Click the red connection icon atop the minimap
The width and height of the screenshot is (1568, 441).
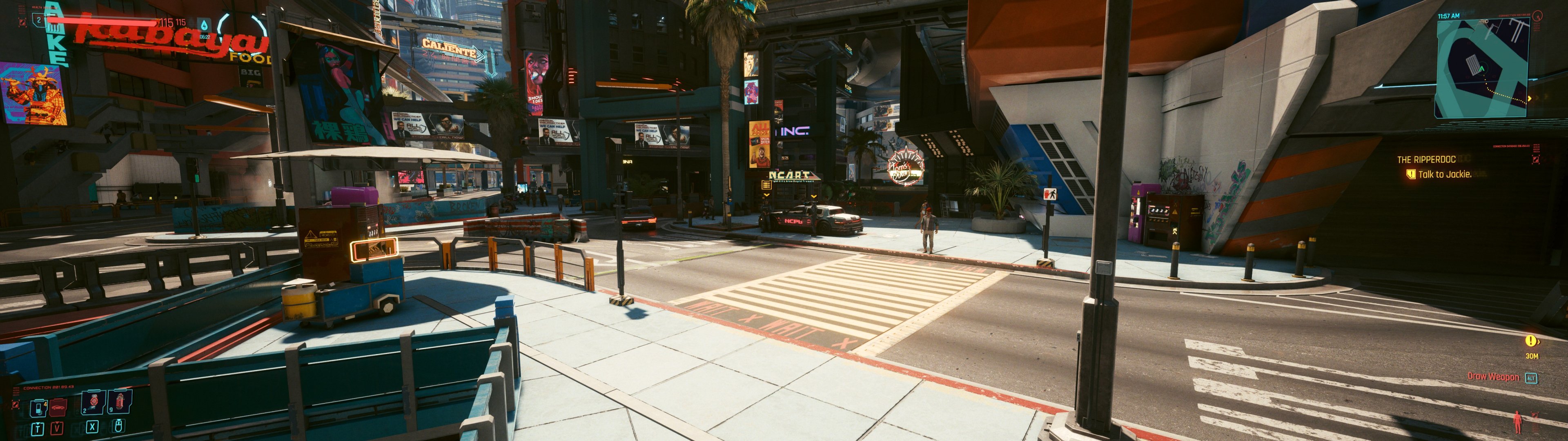click(1538, 15)
